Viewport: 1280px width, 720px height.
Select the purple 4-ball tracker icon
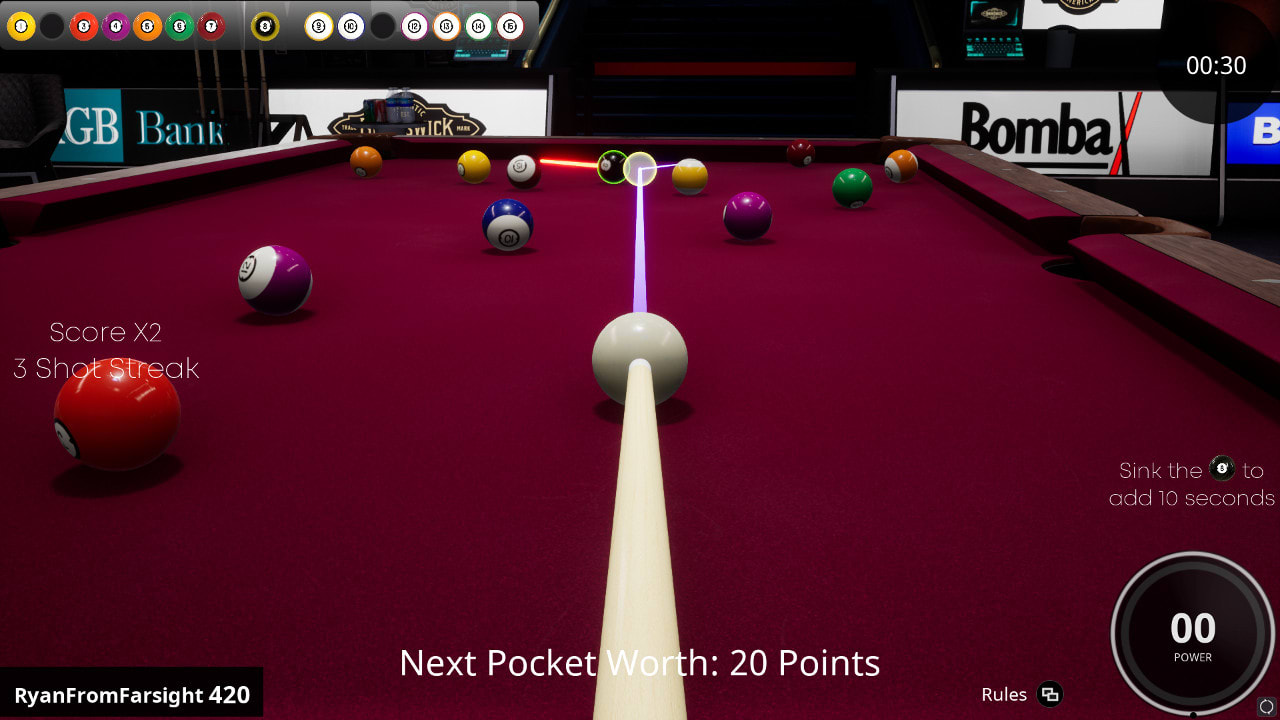(x=114, y=27)
